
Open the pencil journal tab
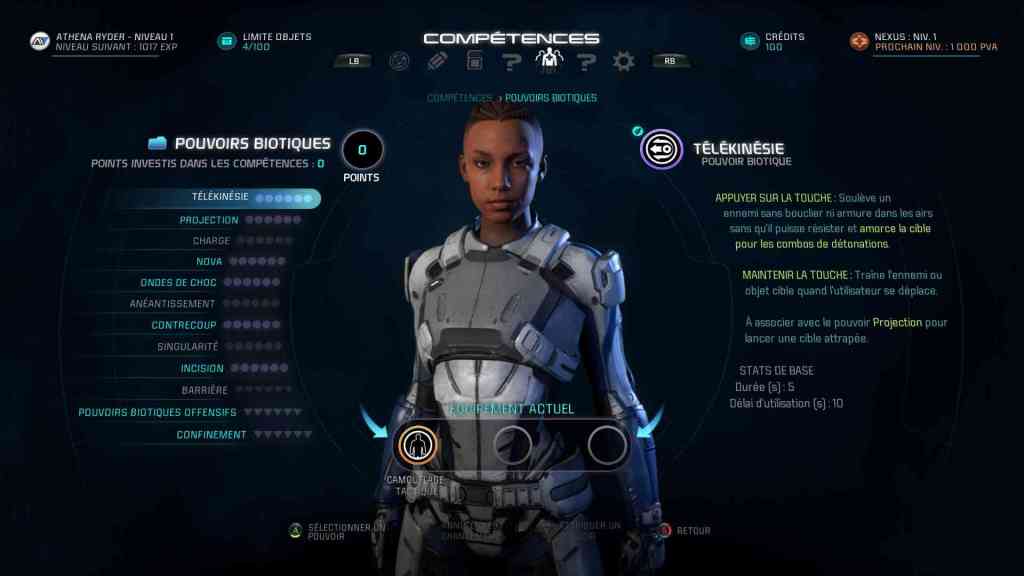pos(436,61)
